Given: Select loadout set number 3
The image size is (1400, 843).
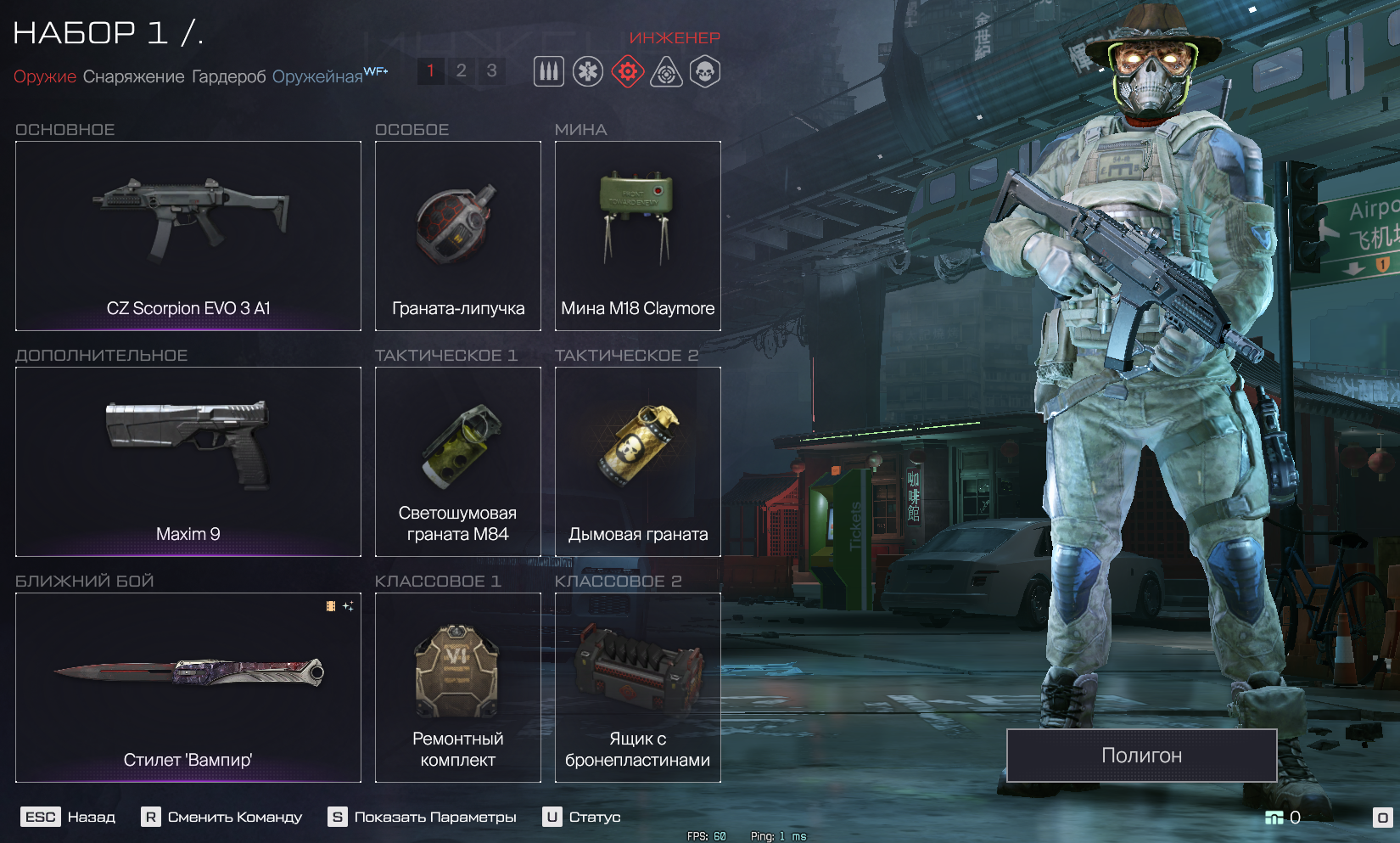Looking at the screenshot, I should tap(491, 70).
